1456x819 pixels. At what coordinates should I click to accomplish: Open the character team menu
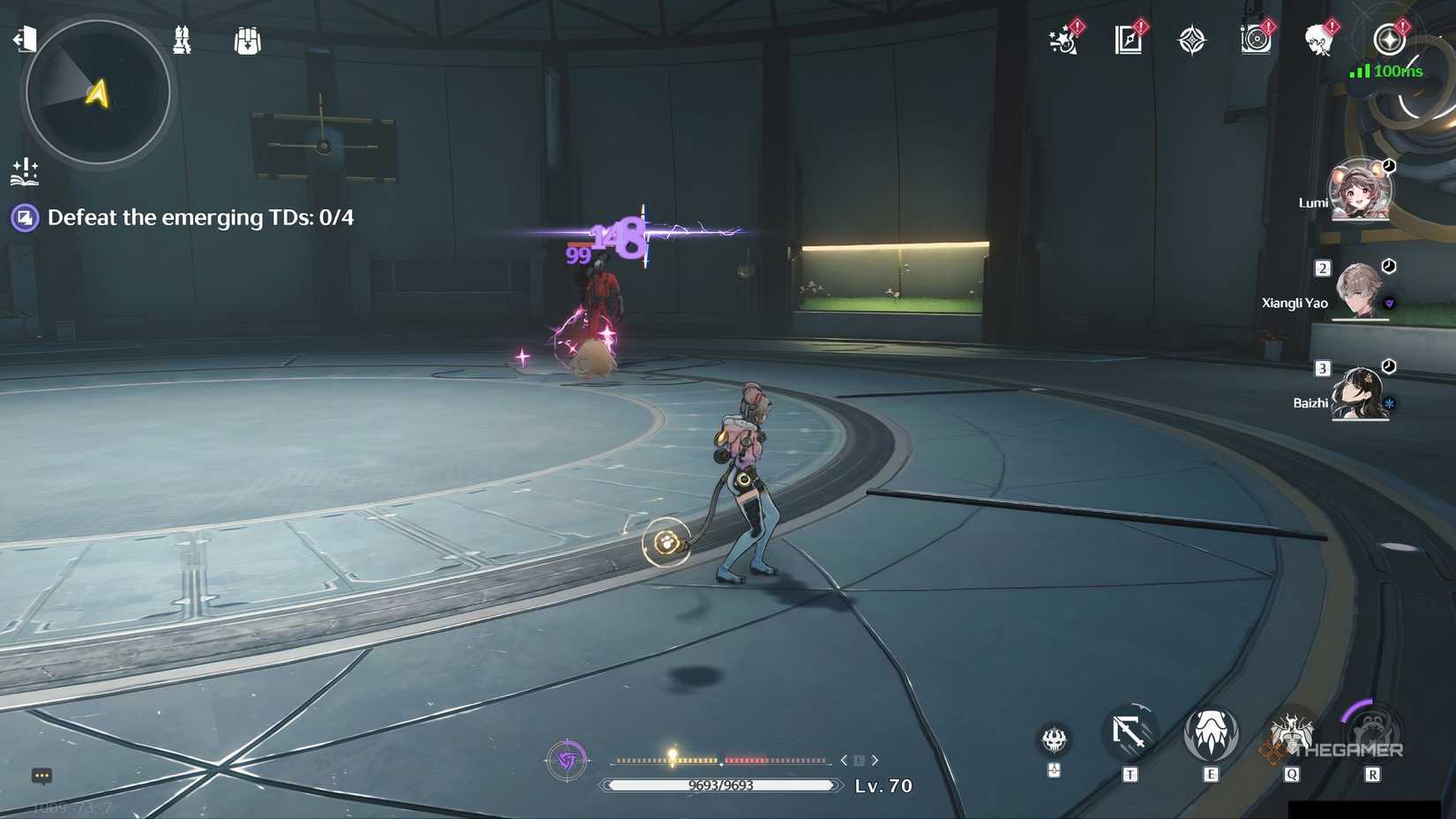pos(183,40)
